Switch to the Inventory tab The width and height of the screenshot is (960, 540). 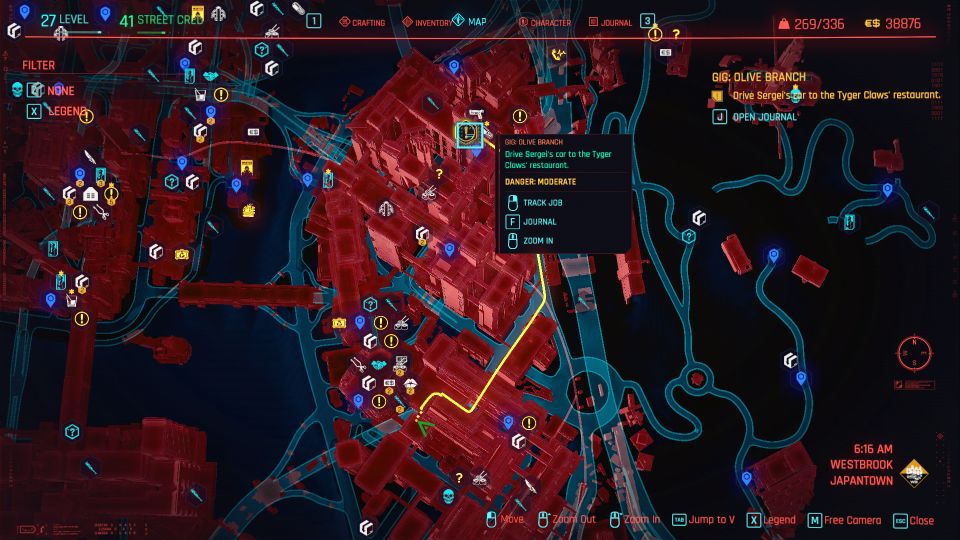(427, 22)
